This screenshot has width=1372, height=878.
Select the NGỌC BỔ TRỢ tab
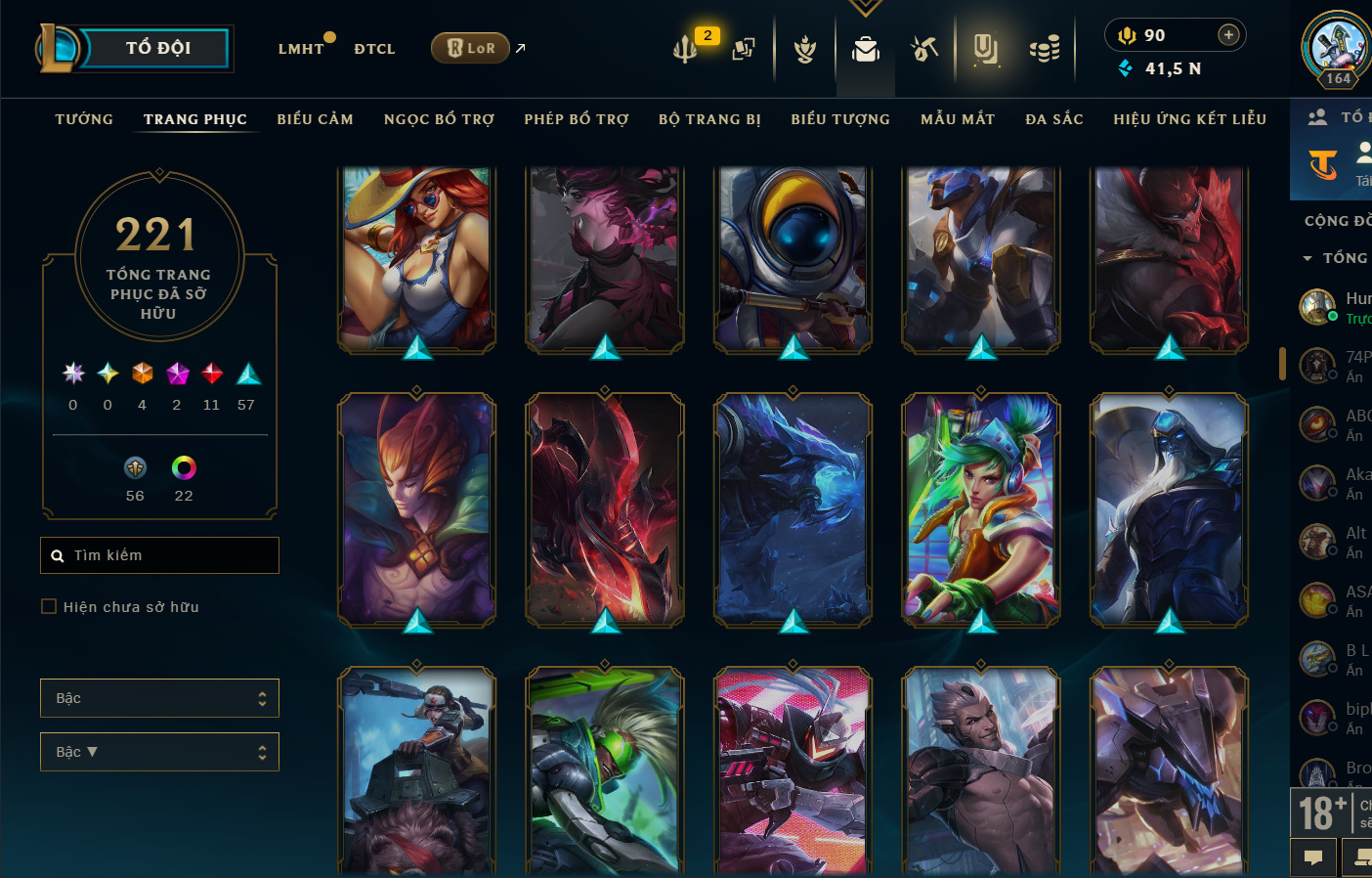coord(439,119)
